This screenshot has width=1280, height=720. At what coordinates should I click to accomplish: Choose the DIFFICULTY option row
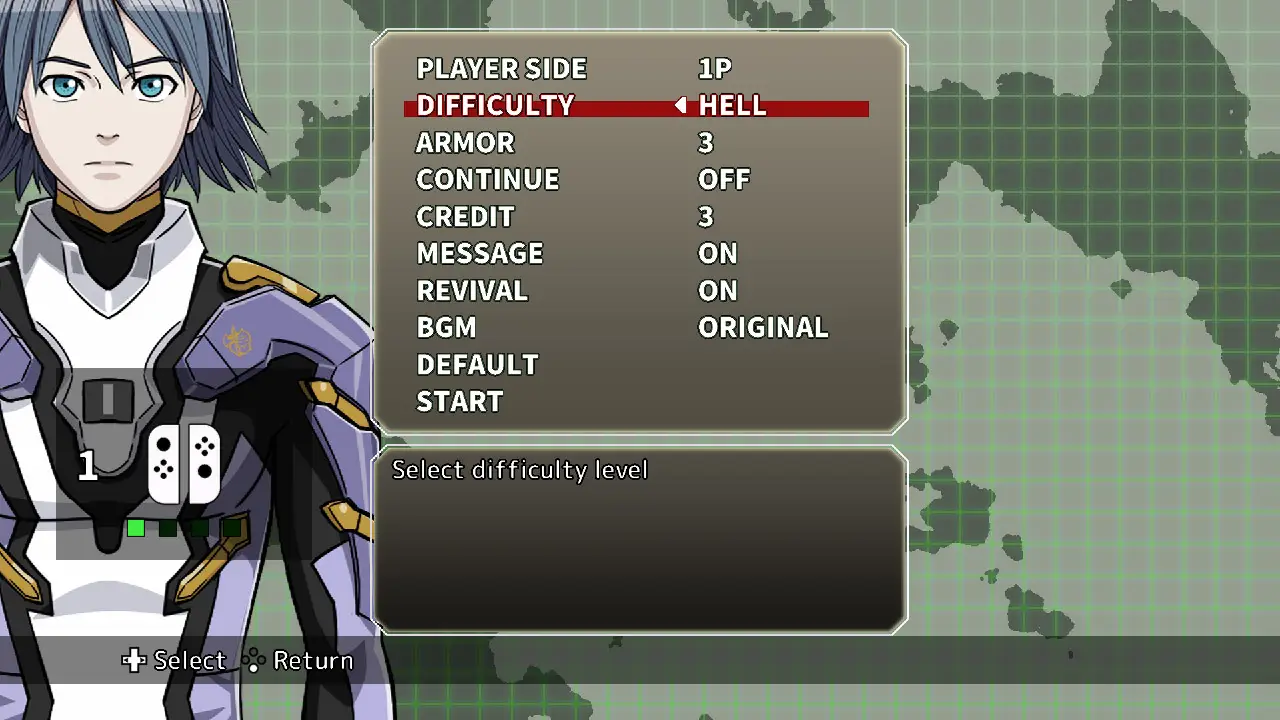[x=495, y=105]
